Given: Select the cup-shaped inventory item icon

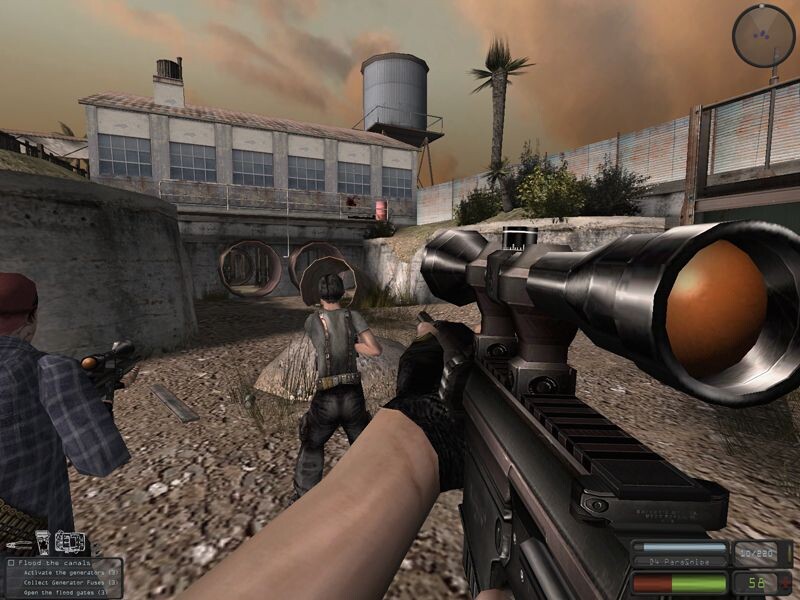Looking at the screenshot, I should (43, 543).
